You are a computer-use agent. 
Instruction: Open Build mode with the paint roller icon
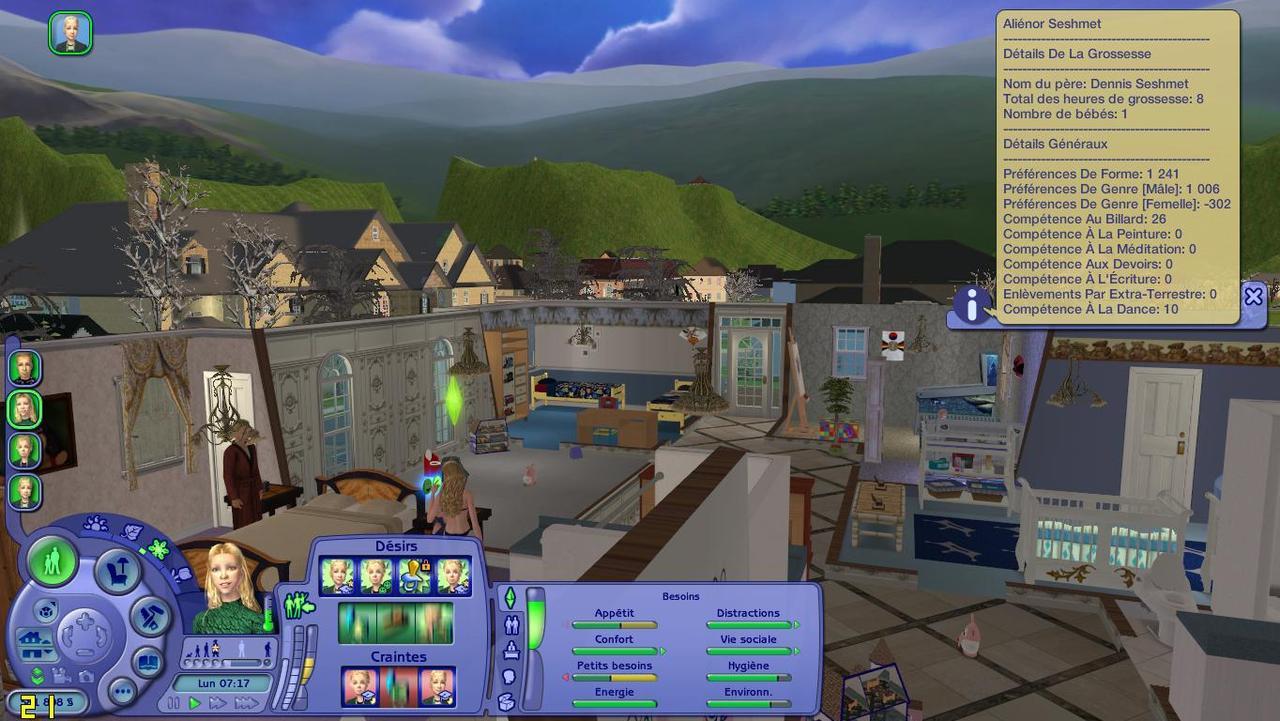152,616
